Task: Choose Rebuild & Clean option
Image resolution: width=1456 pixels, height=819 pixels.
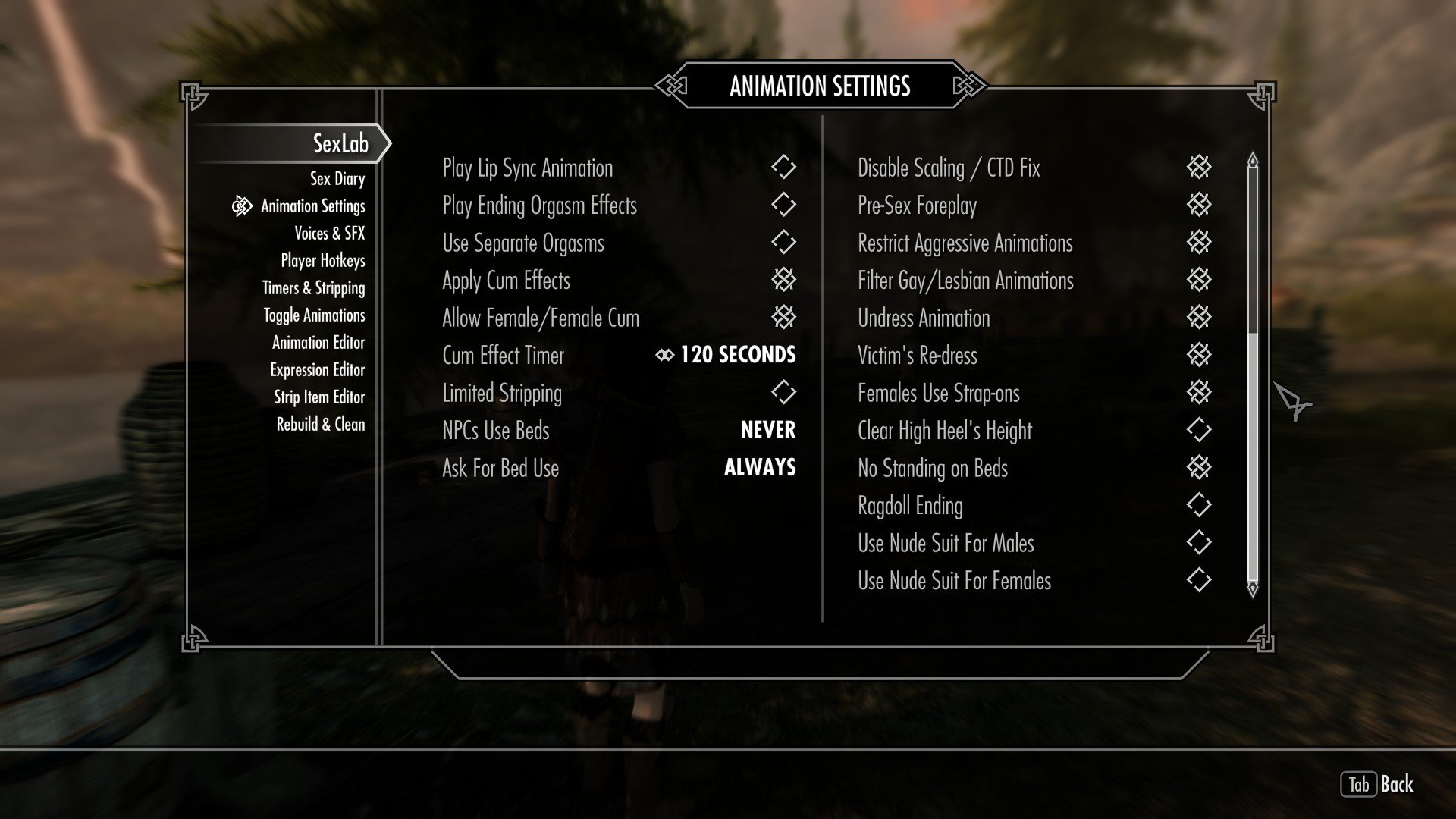Action: pos(320,425)
